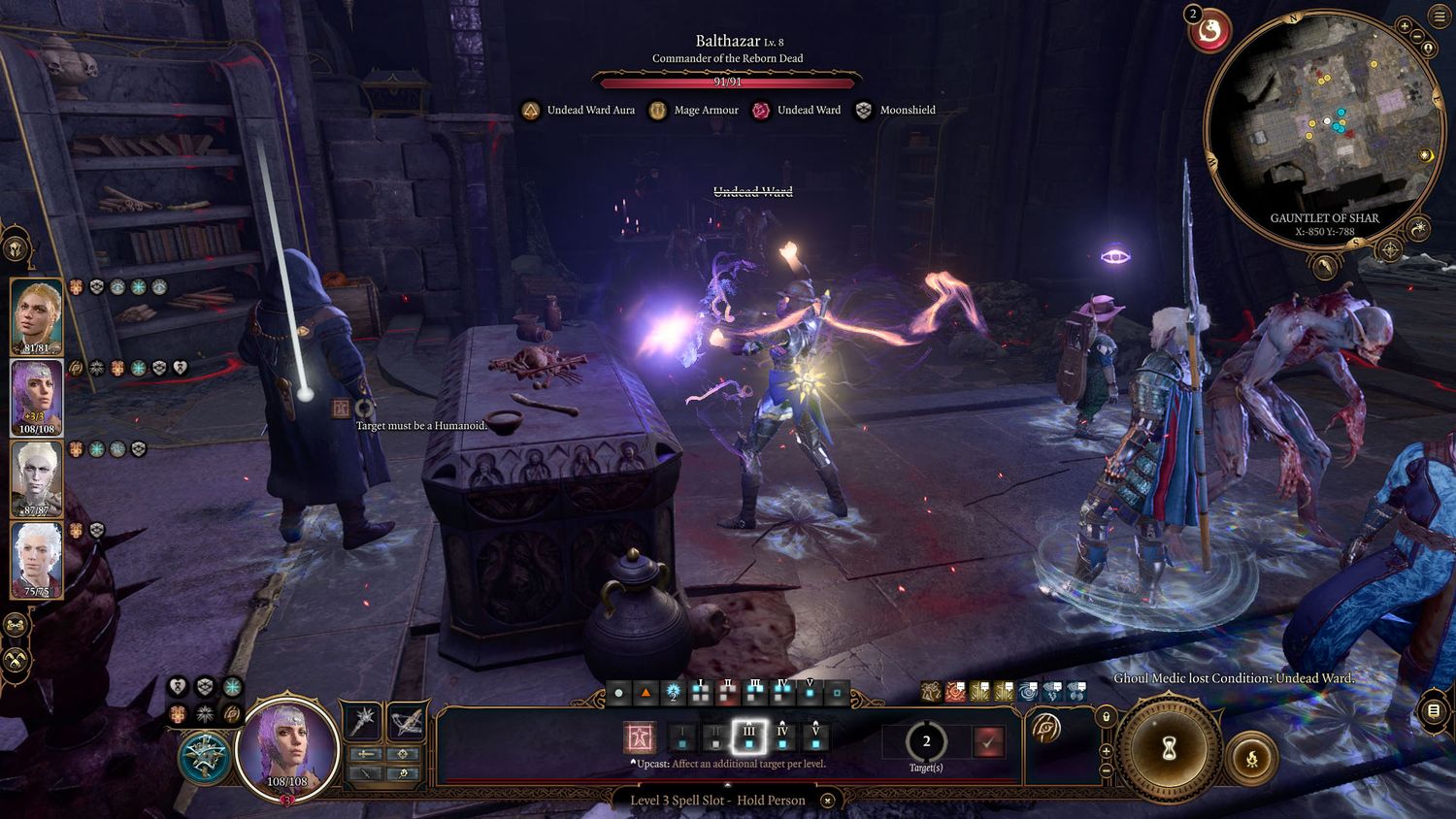1456x819 pixels.
Task: Choose the level V upcast spell slot
Action: (815, 737)
